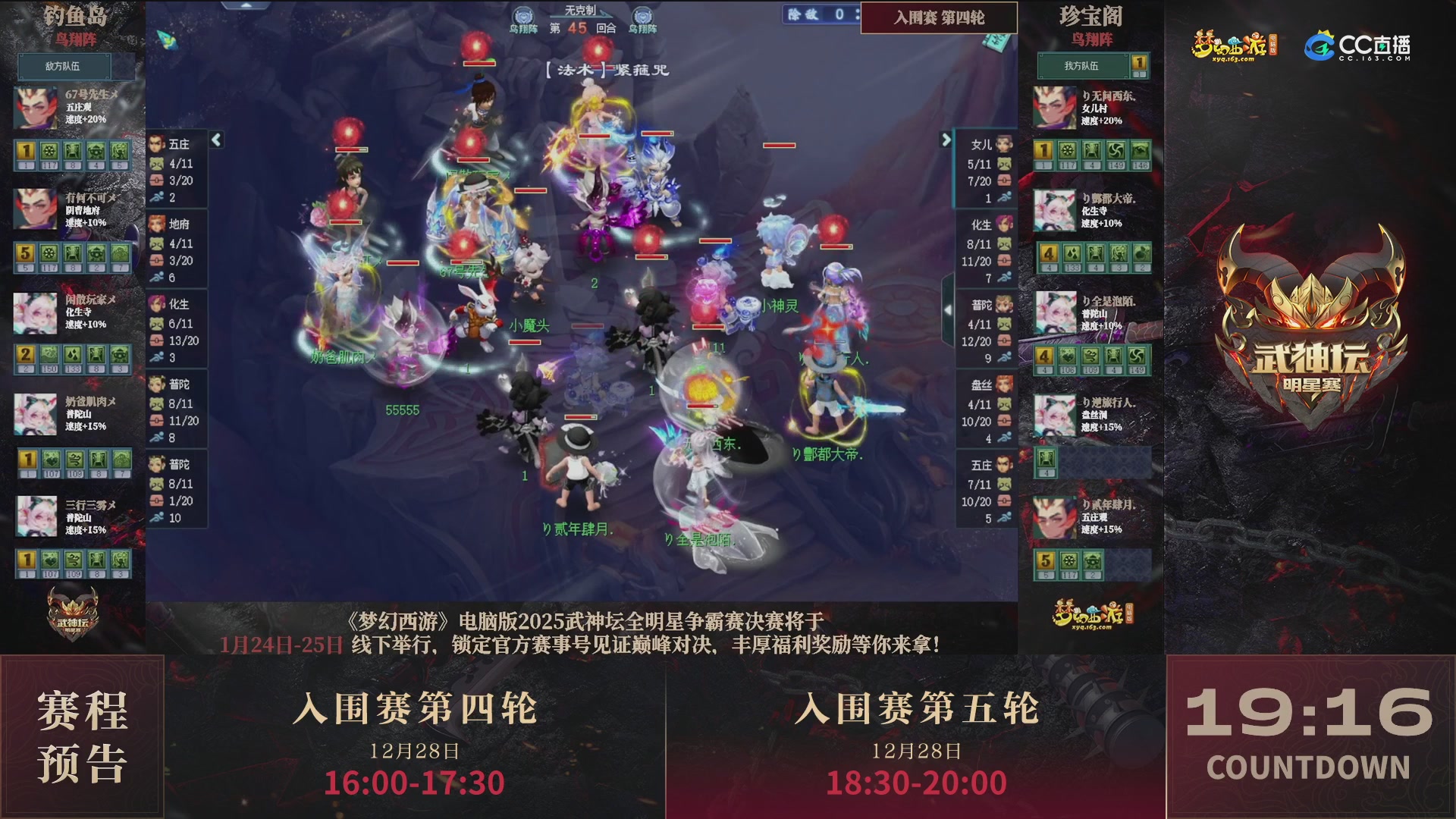
Task: Expand the right character roster panel
Action: click(945, 140)
